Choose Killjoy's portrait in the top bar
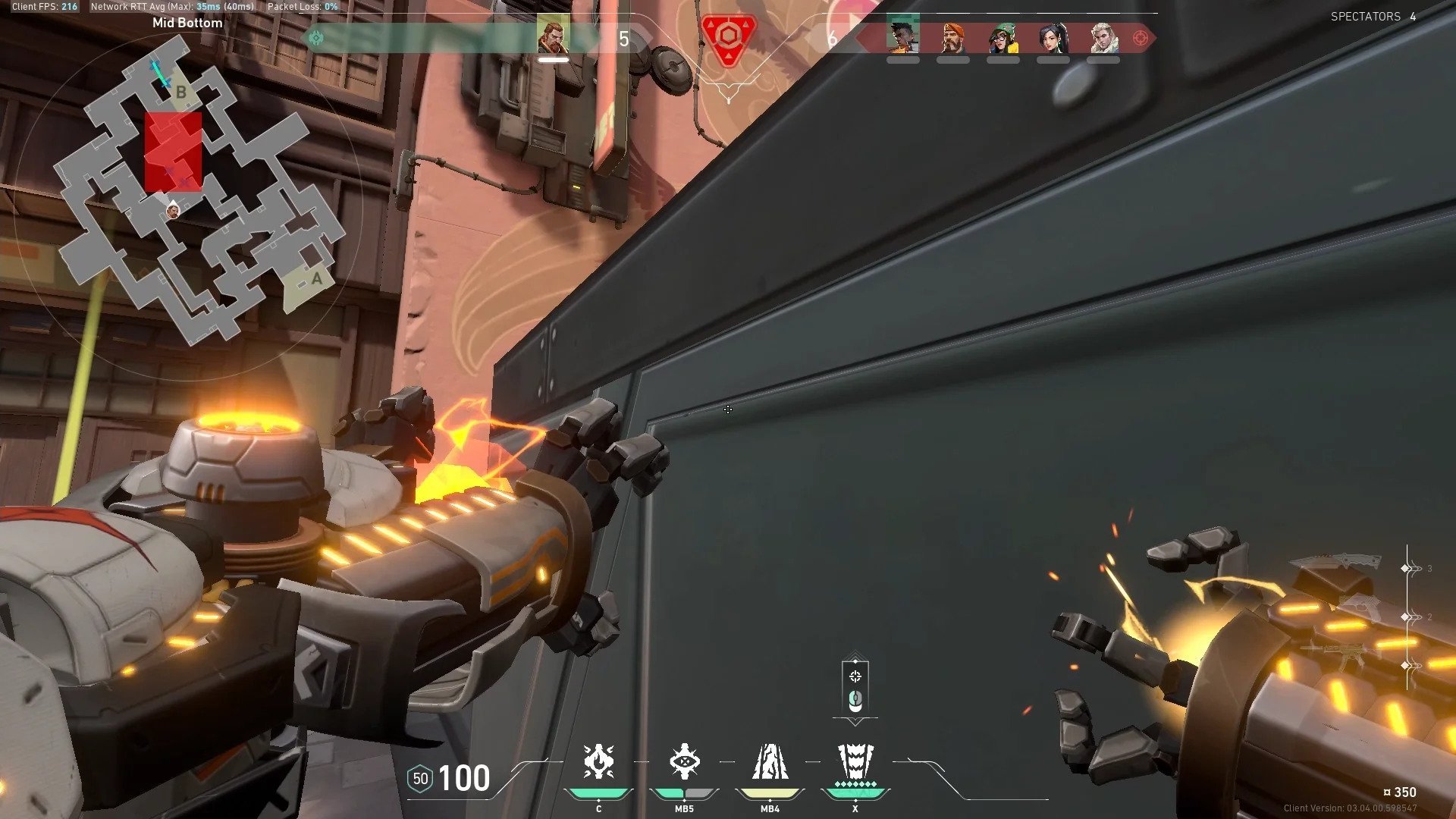This screenshot has width=1456, height=819. (x=1003, y=36)
